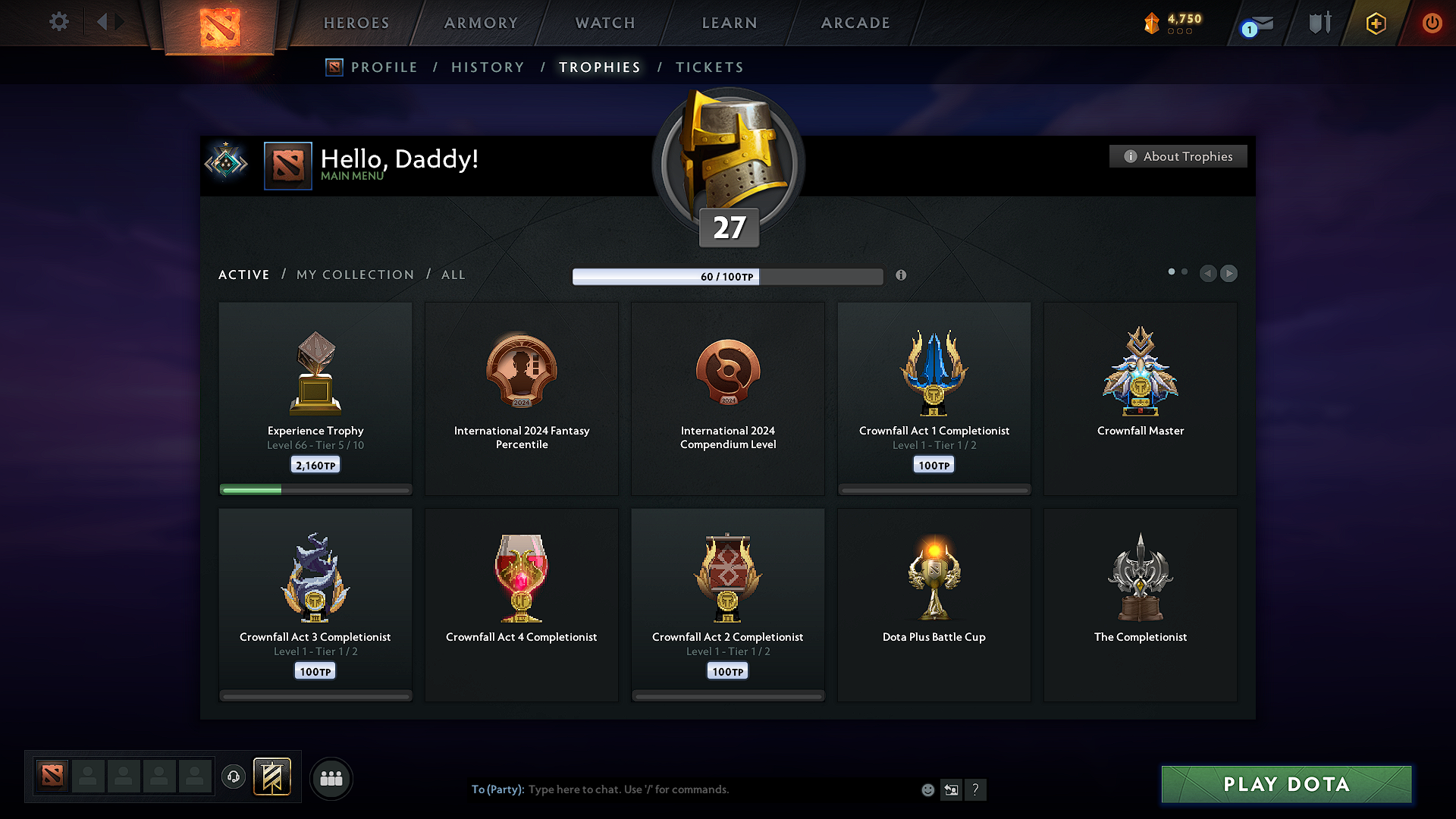Open the Armory shield and sword icon
The width and height of the screenshot is (1456, 819).
point(1318,23)
